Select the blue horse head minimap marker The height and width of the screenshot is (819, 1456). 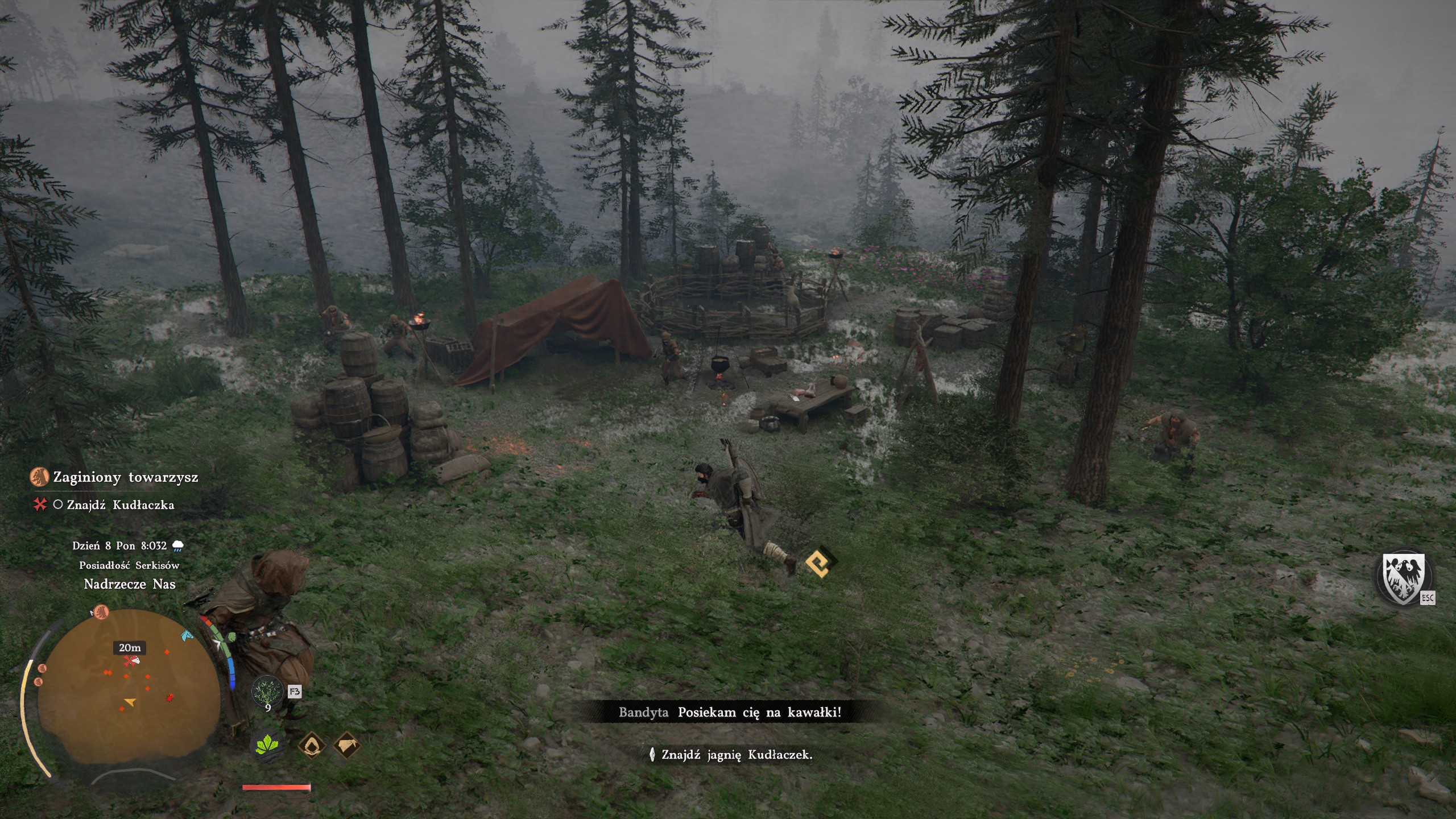click(186, 635)
